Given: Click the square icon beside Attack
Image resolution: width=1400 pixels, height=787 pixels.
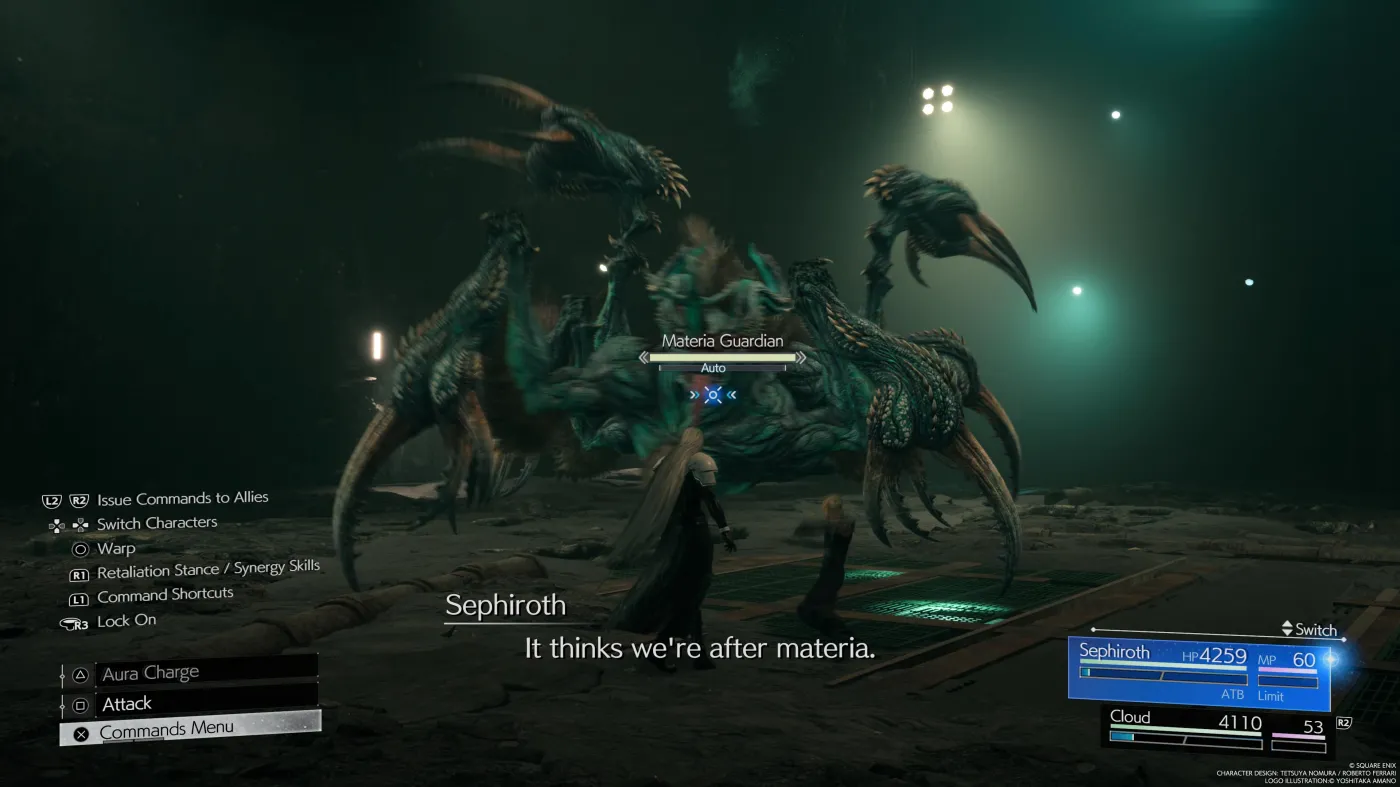Looking at the screenshot, I should [x=78, y=704].
